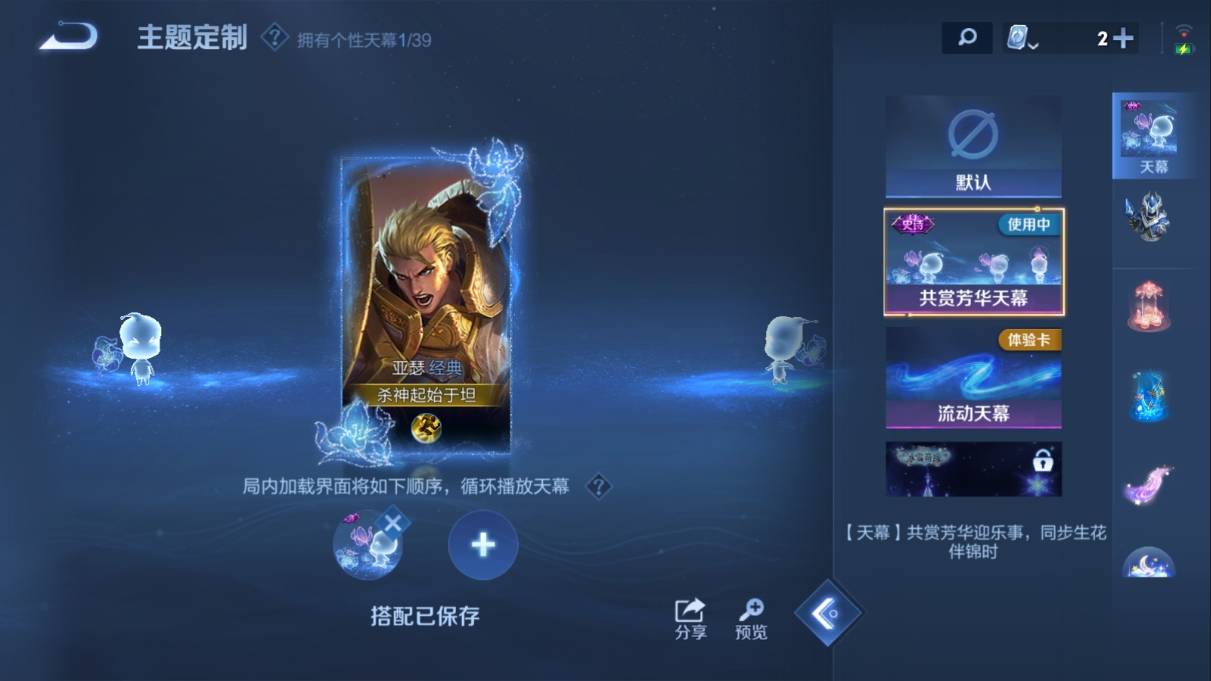
Task: Open the help icon beside 主题定制
Action: (x=274, y=38)
